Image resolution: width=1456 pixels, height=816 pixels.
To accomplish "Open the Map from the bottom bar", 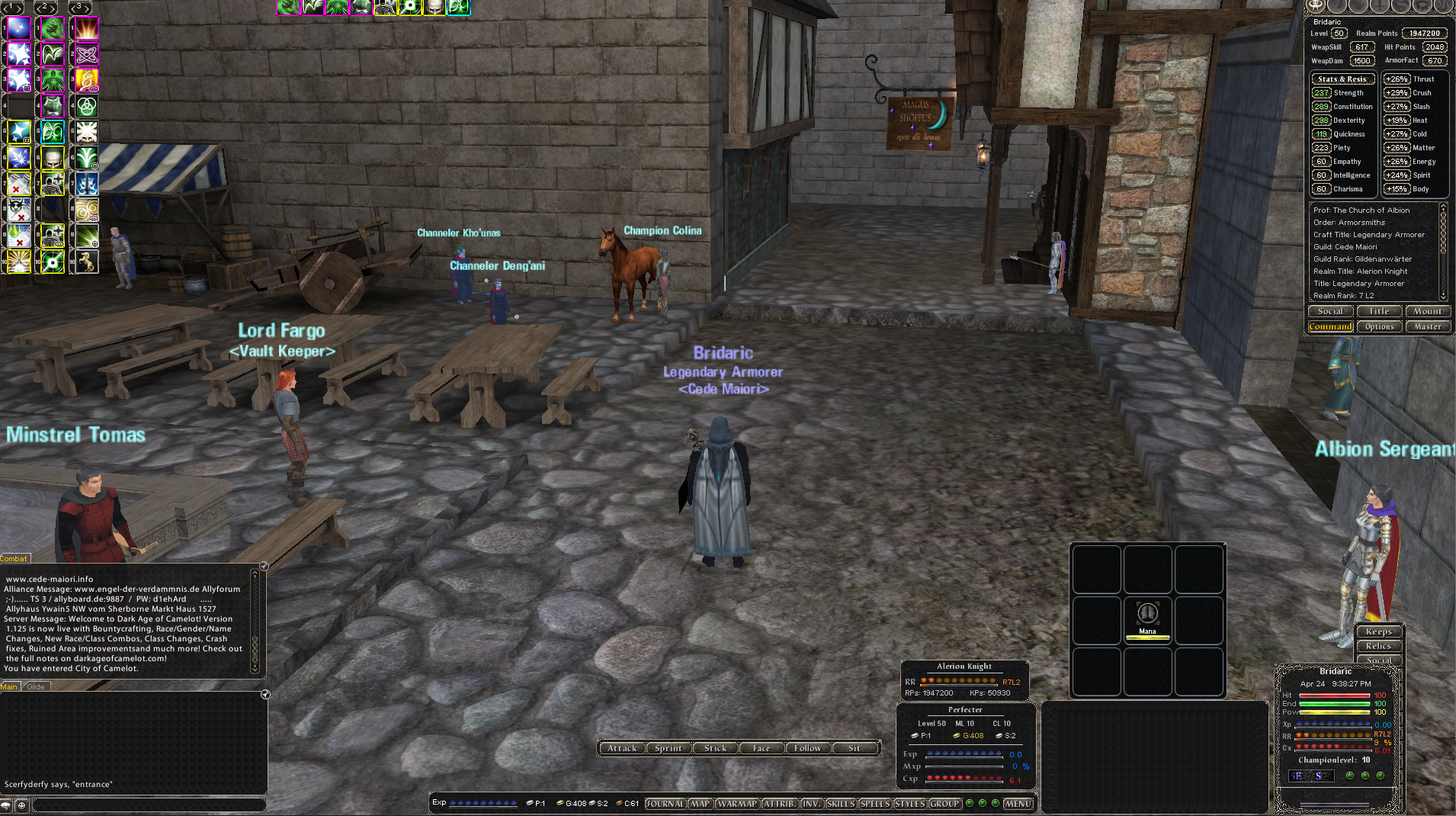I will [700, 803].
